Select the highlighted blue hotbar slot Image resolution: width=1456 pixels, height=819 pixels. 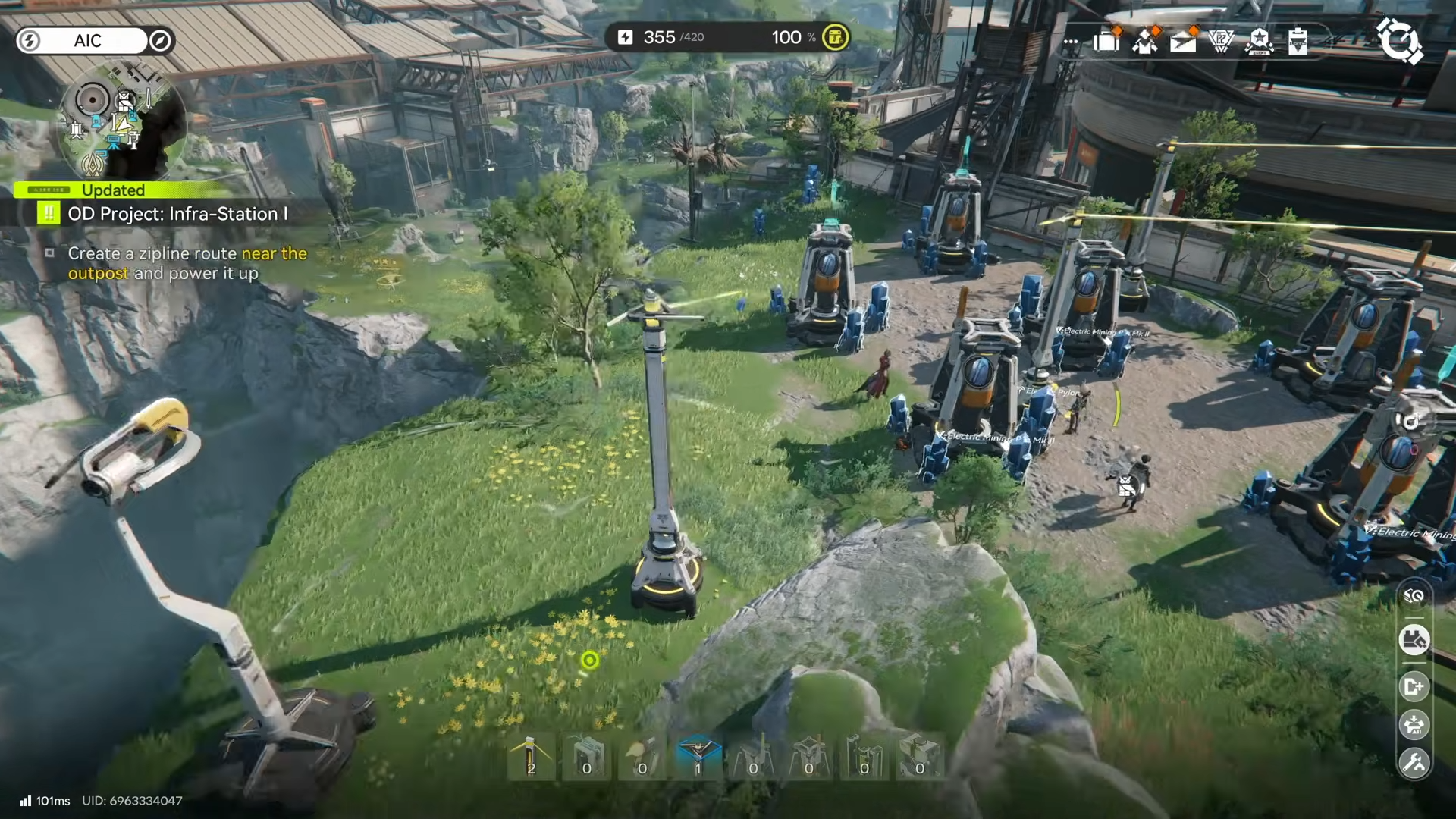[698, 757]
